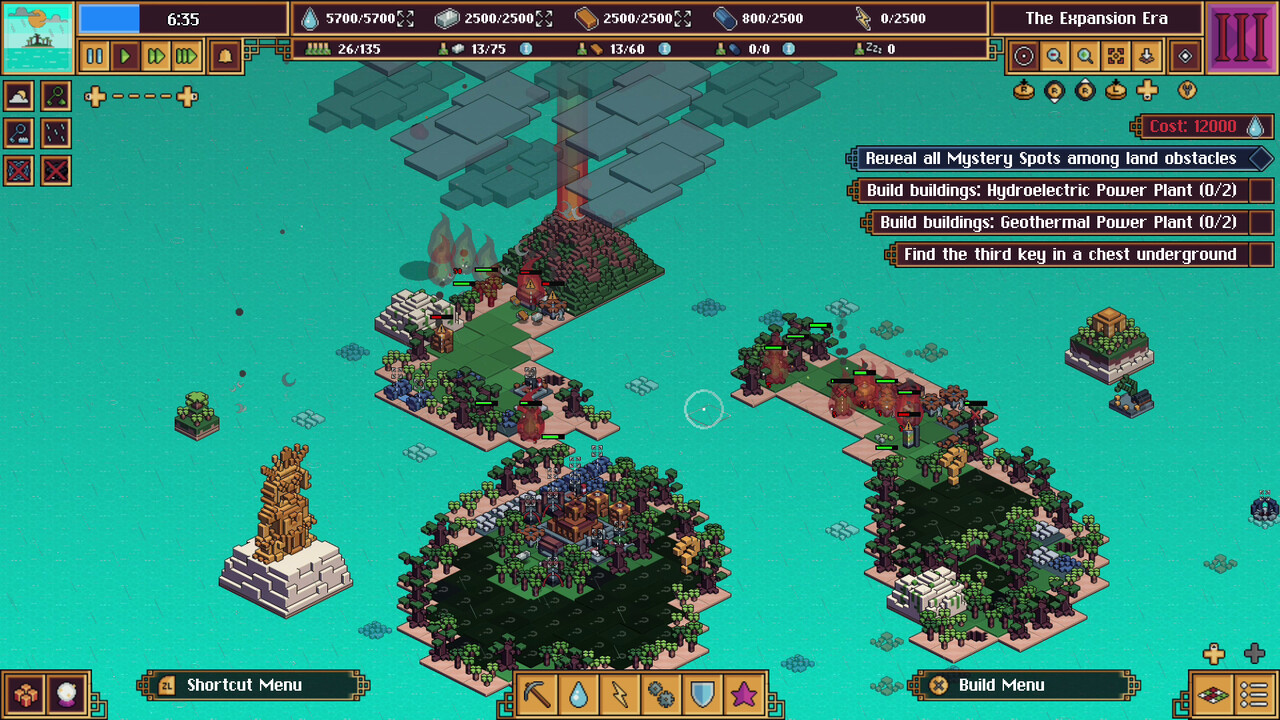The image size is (1280, 720).
Task: Click the green key icon in the left sidebar
Action: (56, 95)
